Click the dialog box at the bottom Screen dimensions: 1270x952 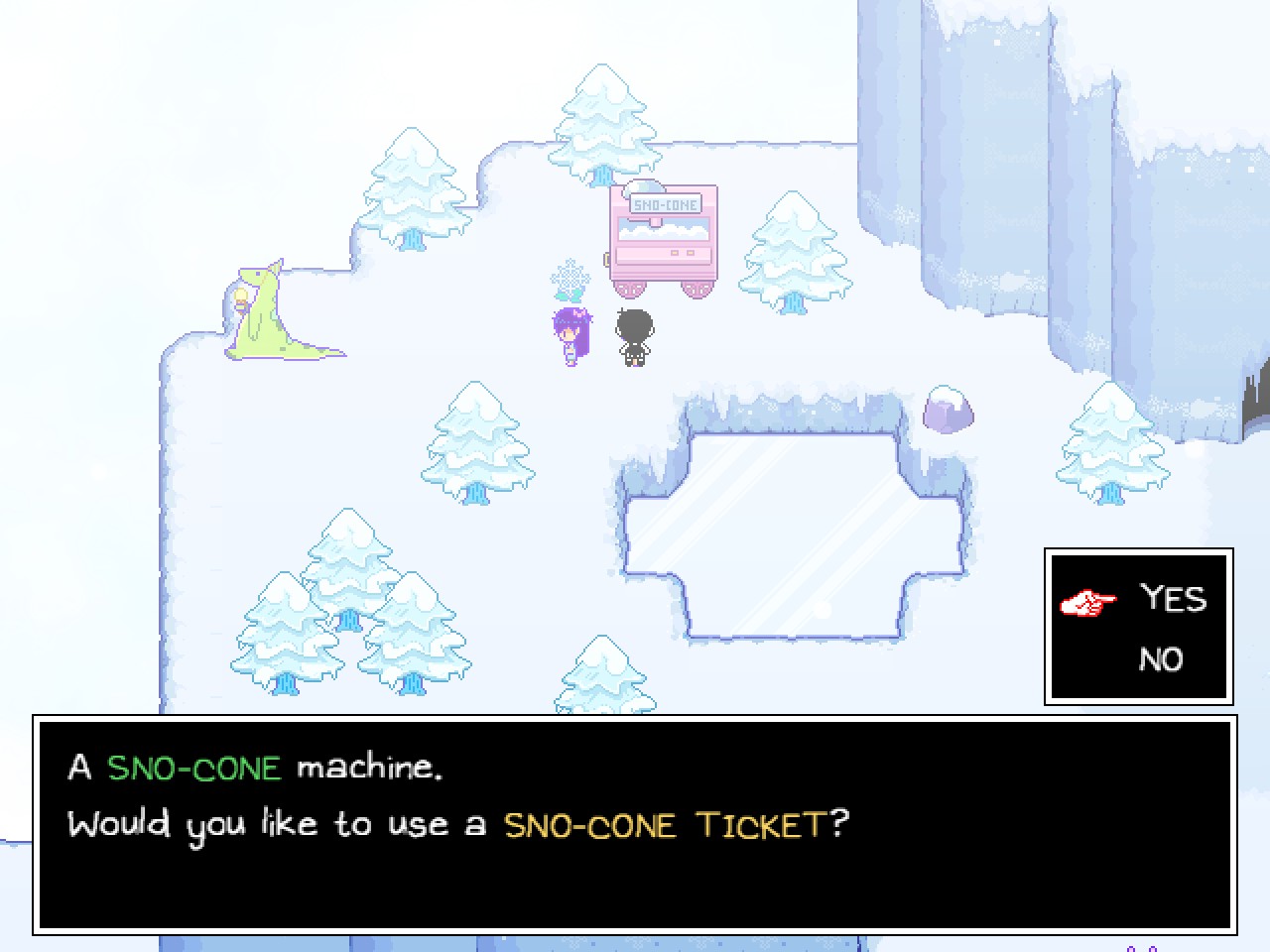(x=635, y=823)
